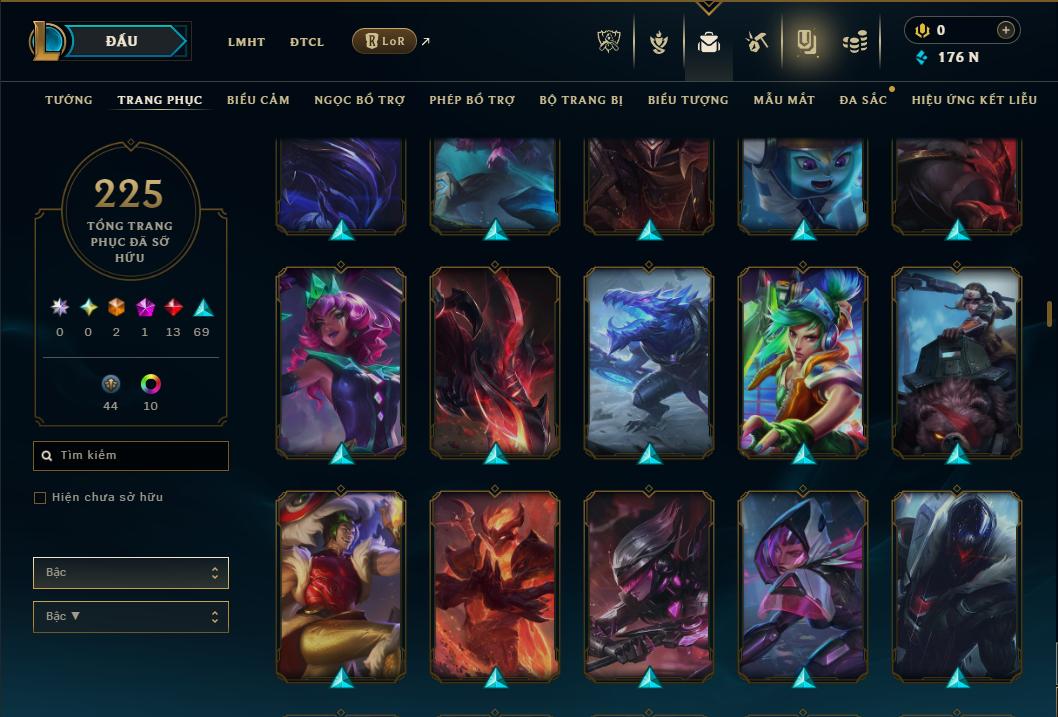Open the Clash trophy icon
The width and height of the screenshot is (1058, 717).
[x=609, y=42]
